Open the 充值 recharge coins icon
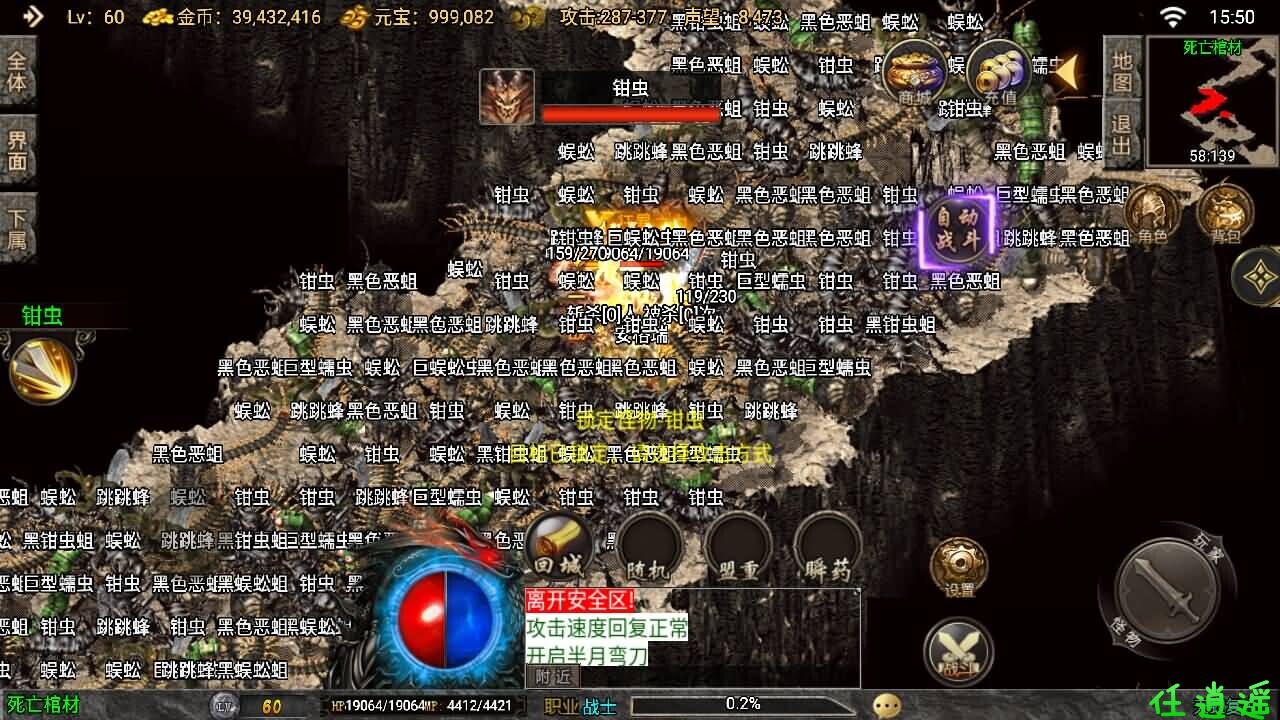This screenshot has height=720, width=1280. [998, 72]
